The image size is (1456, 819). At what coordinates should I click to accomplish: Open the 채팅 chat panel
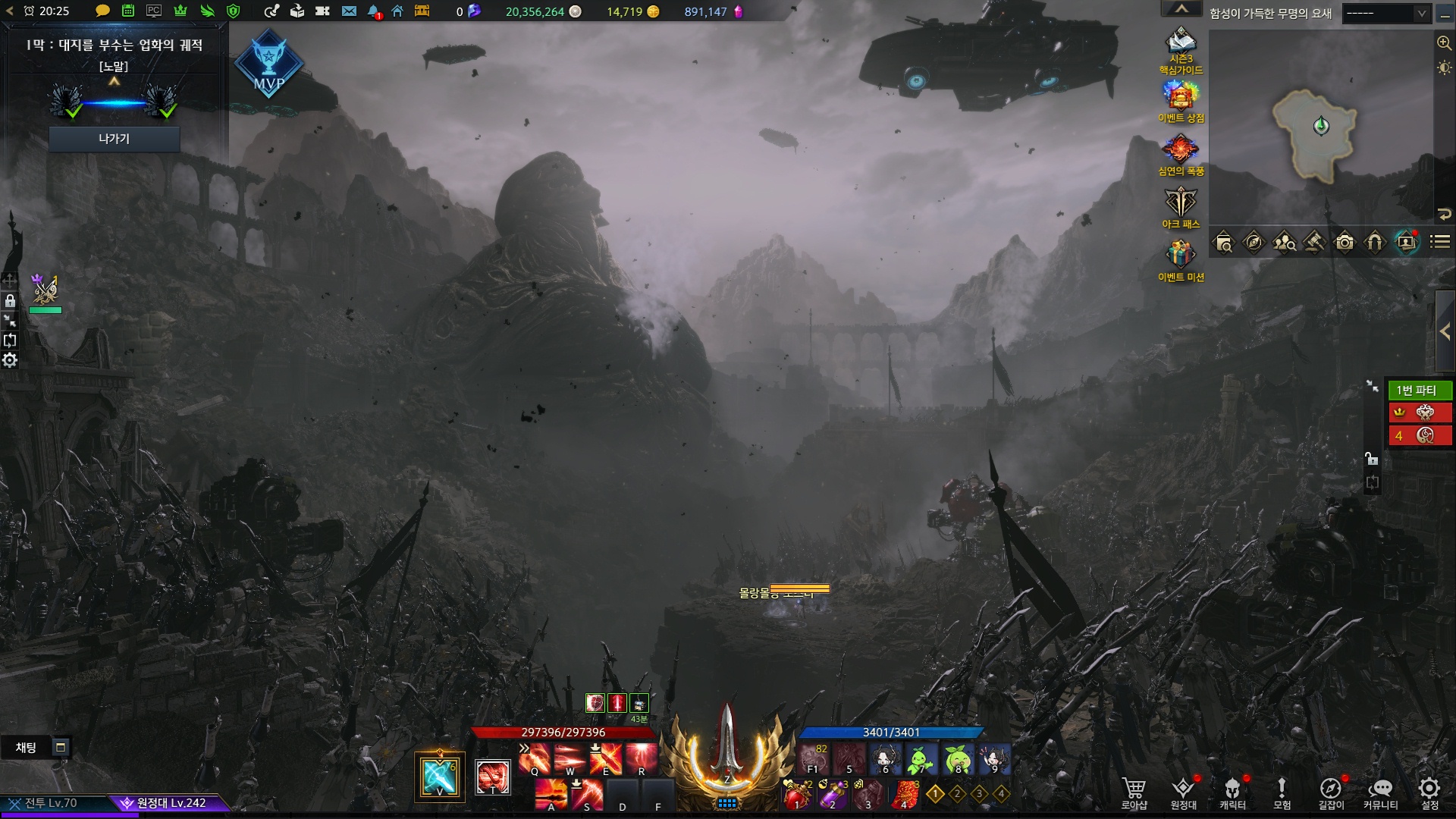point(27,748)
